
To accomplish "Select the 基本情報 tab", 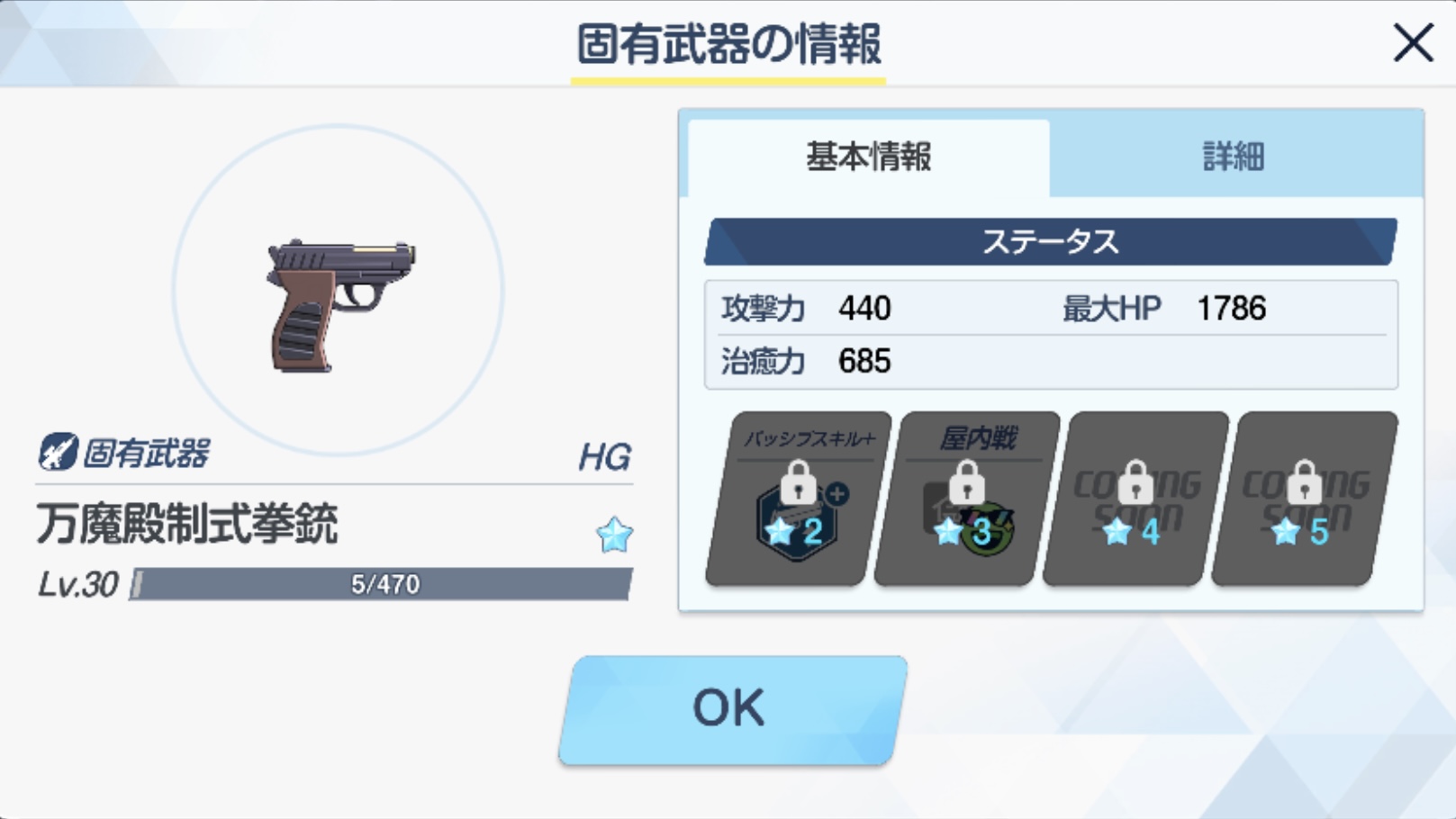I will (x=867, y=158).
